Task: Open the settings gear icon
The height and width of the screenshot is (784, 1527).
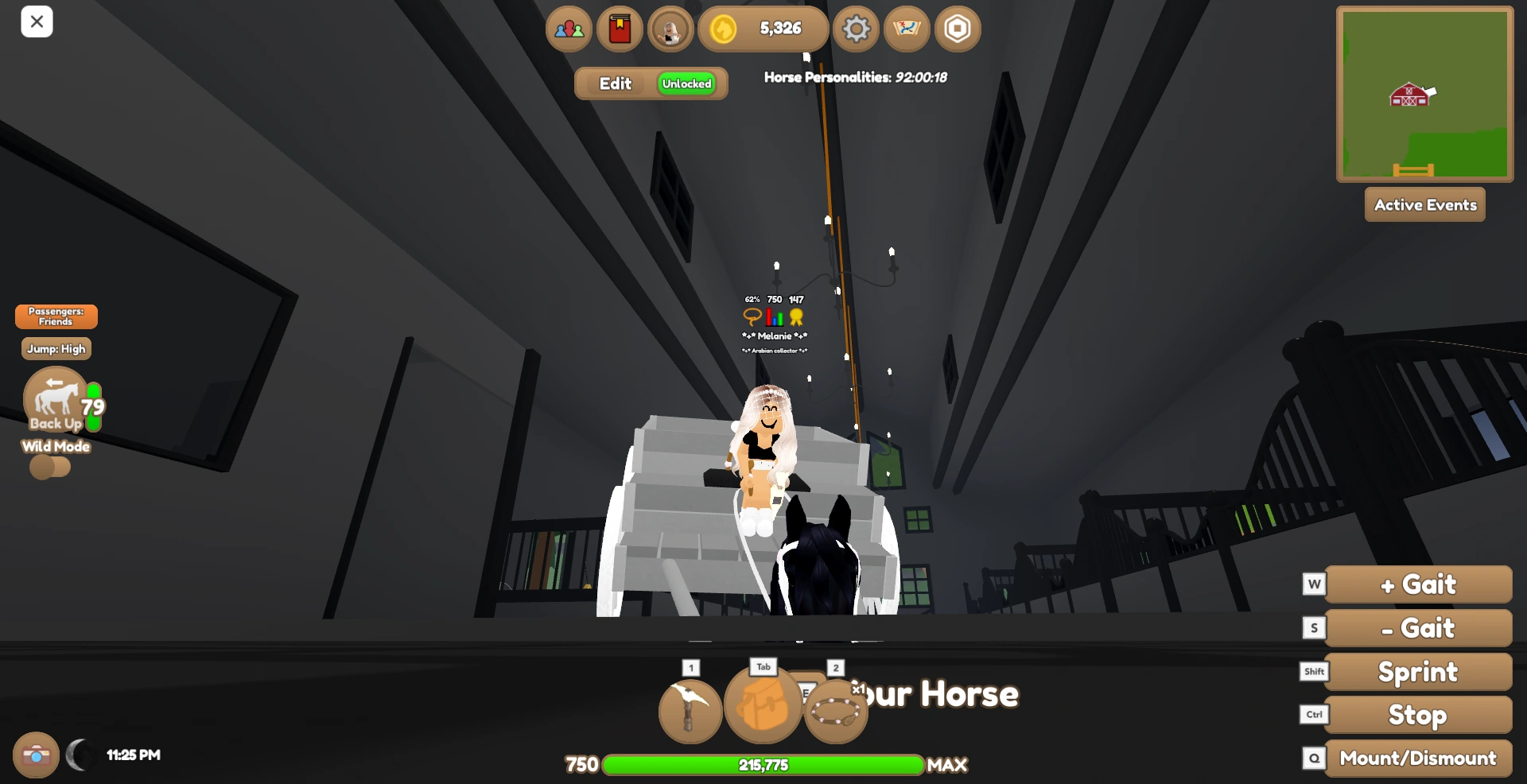Action: 856,29
